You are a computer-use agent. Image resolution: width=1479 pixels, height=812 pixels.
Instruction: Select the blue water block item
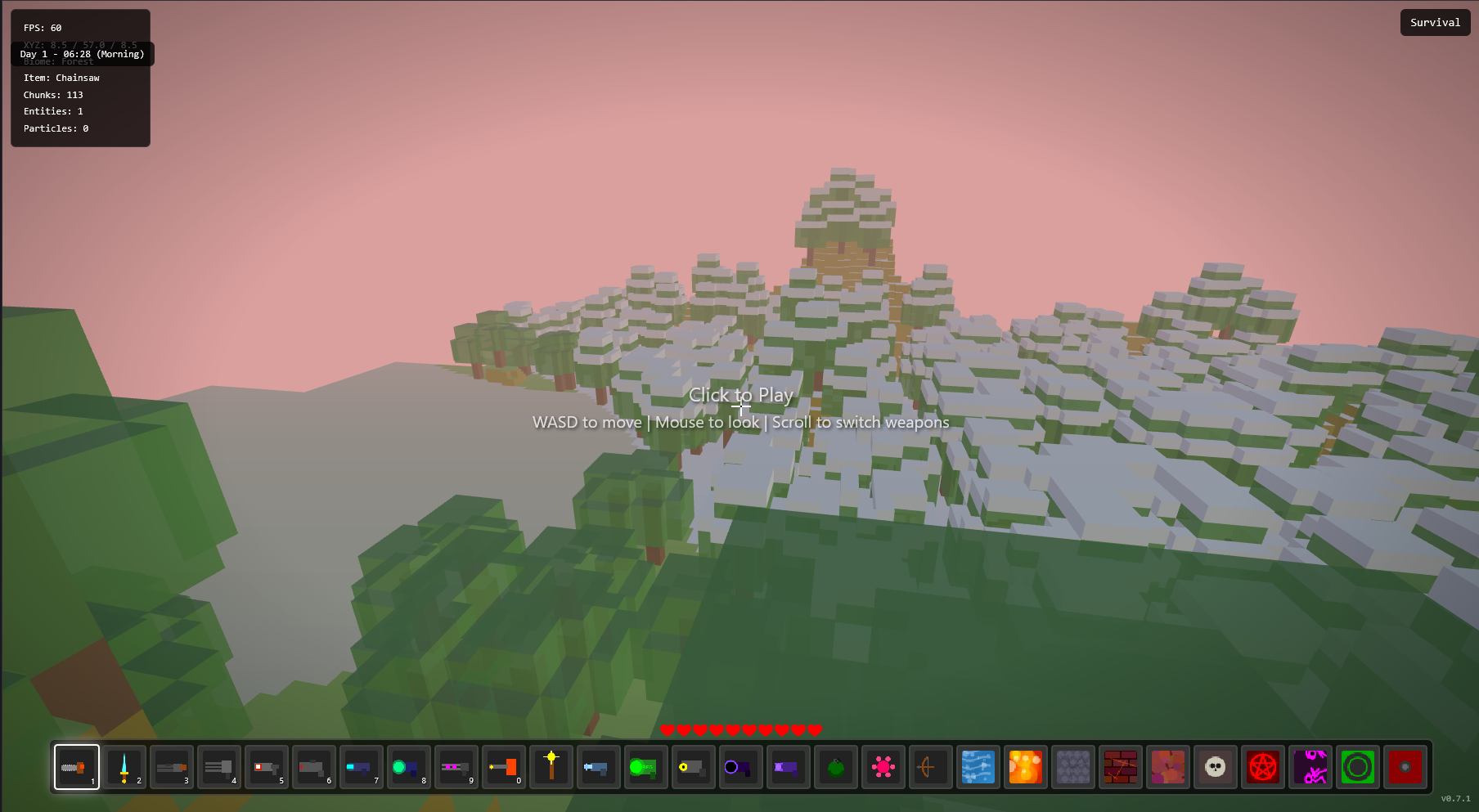coord(978,767)
